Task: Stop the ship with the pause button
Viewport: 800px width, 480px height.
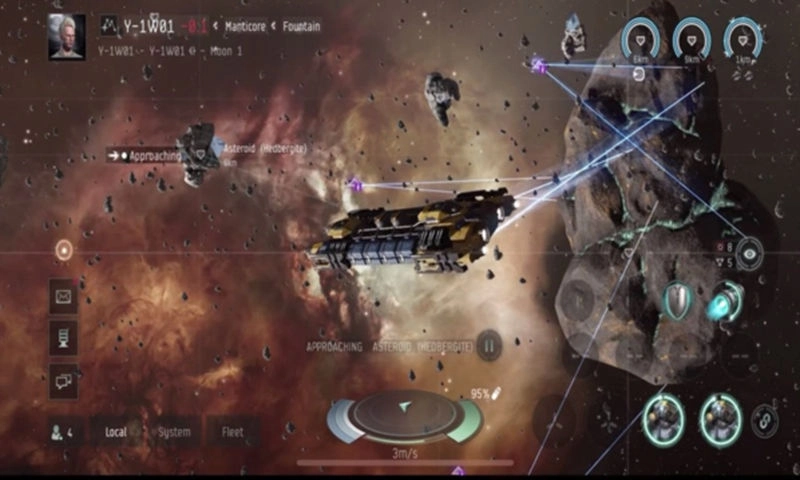Action: click(489, 346)
